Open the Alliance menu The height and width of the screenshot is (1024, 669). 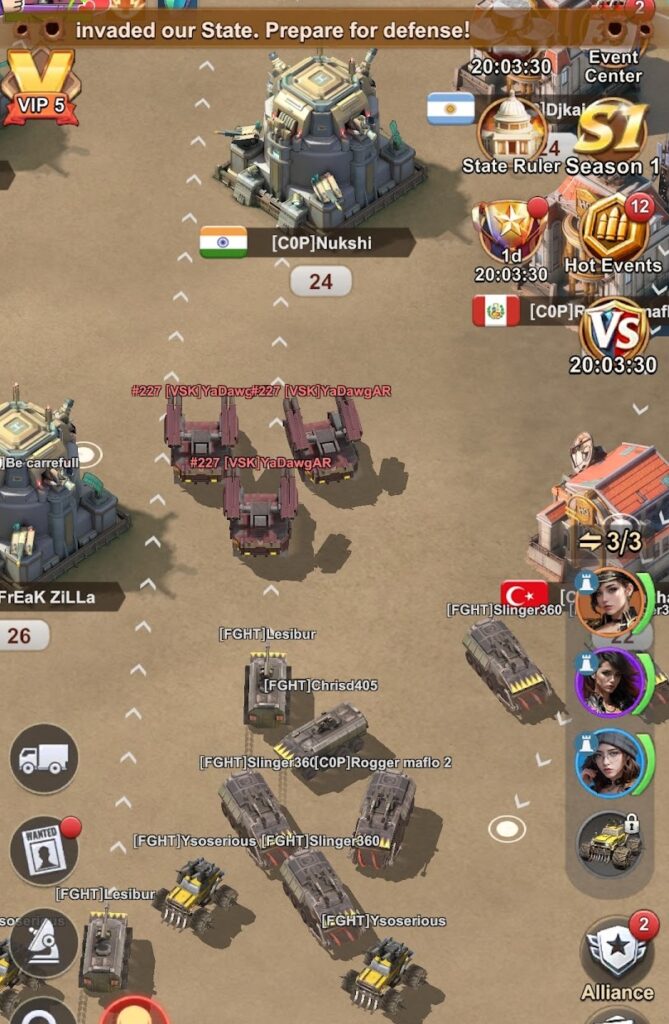[x=617, y=960]
